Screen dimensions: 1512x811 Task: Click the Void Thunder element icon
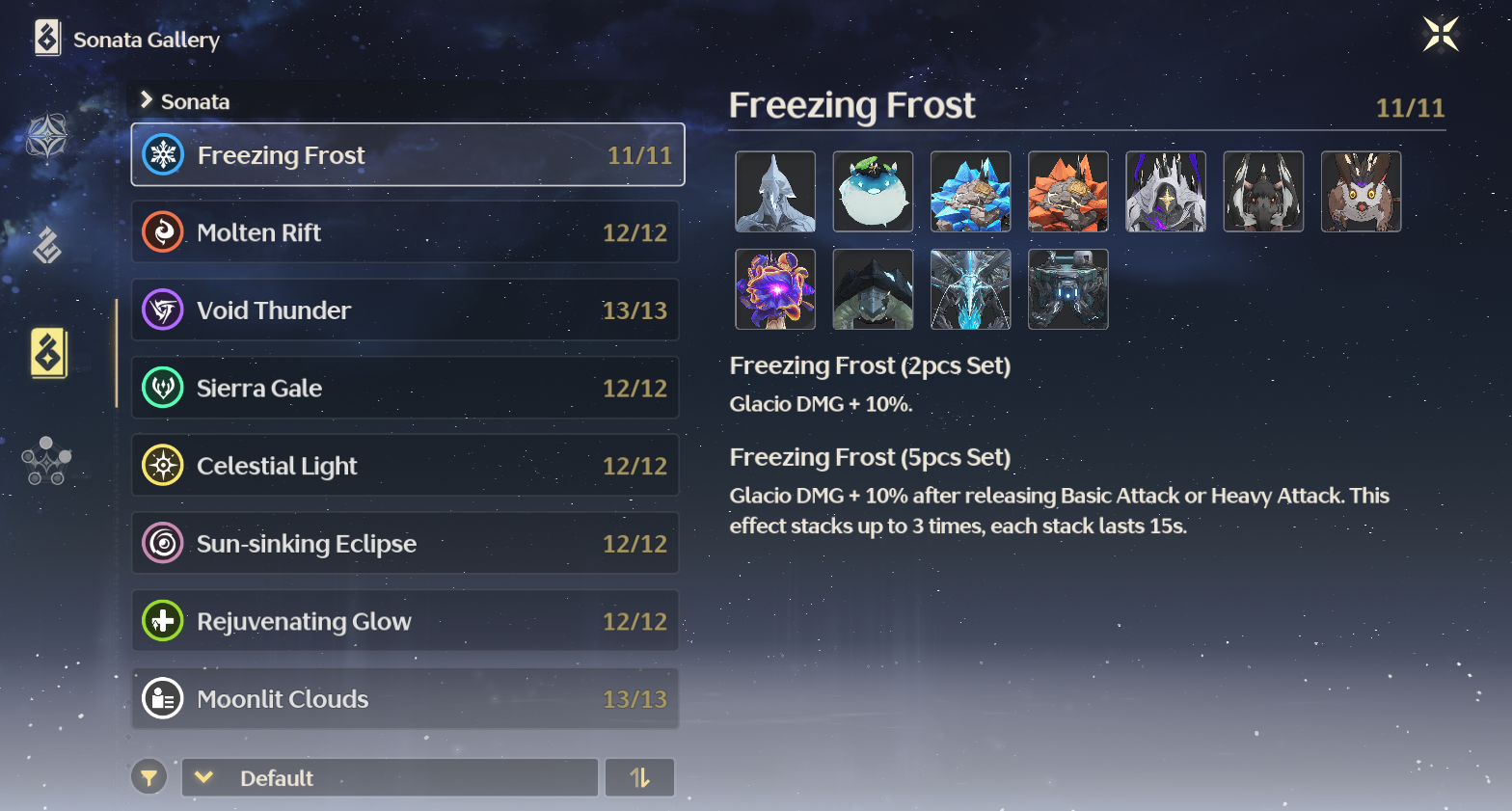(163, 311)
